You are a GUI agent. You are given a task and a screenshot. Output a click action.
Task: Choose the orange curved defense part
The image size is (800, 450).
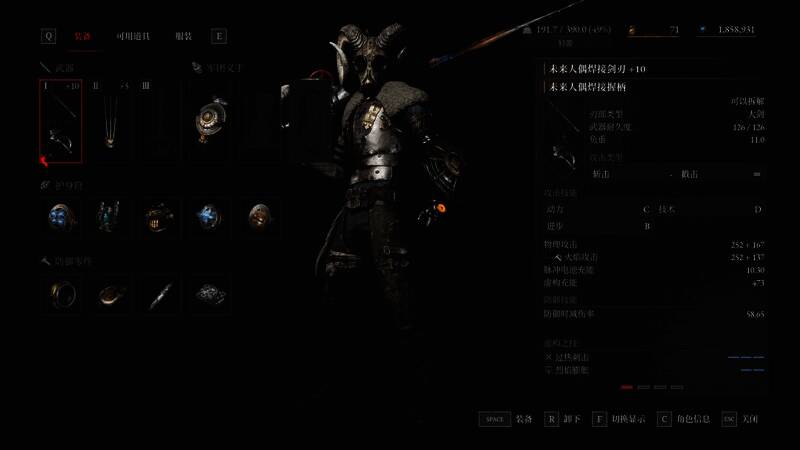tap(110, 294)
